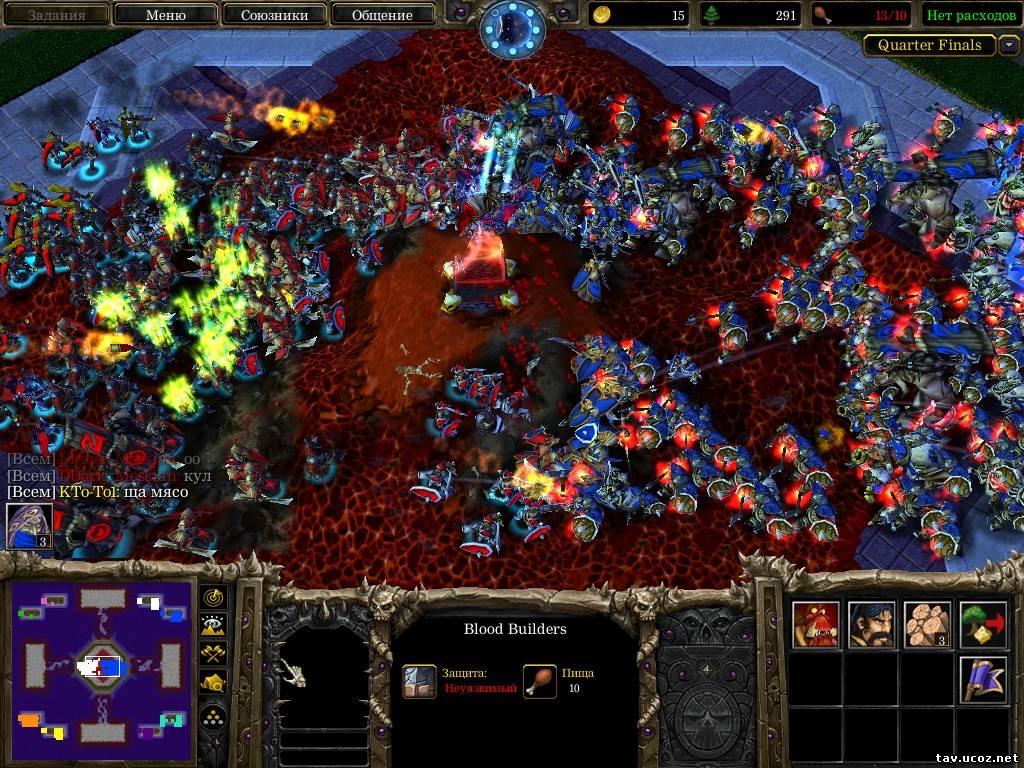
Task: Choose the red dwarf unit command icon
Action: pos(813,624)
